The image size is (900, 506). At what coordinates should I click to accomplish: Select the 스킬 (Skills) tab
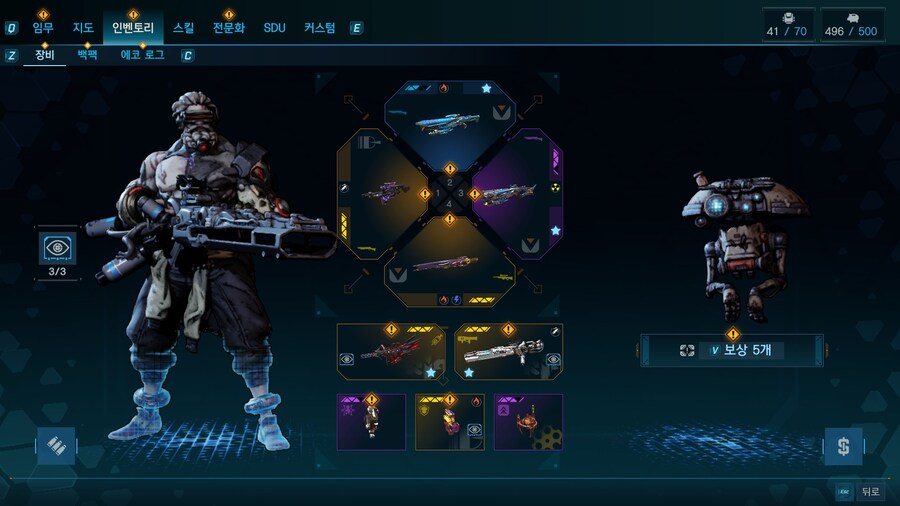pos(184,28)
